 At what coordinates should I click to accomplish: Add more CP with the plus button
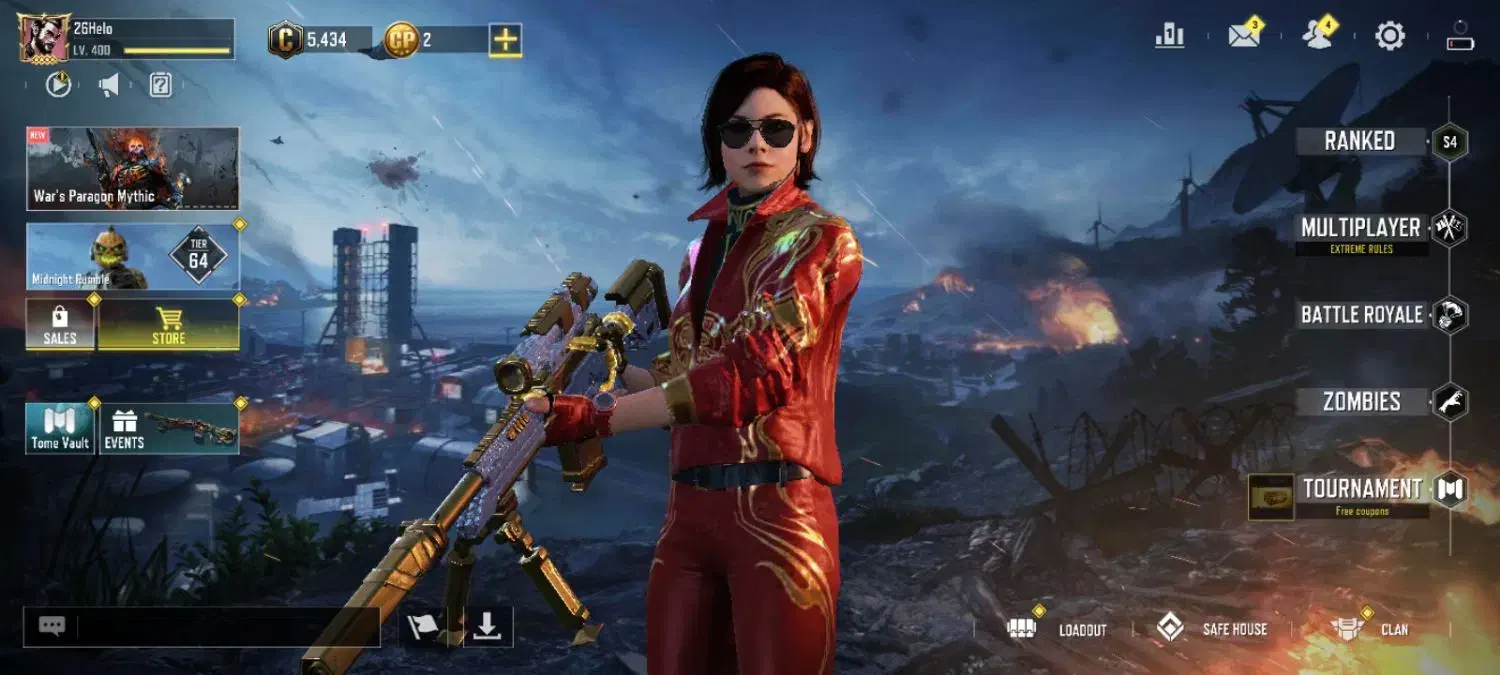(x=505, y=40)
